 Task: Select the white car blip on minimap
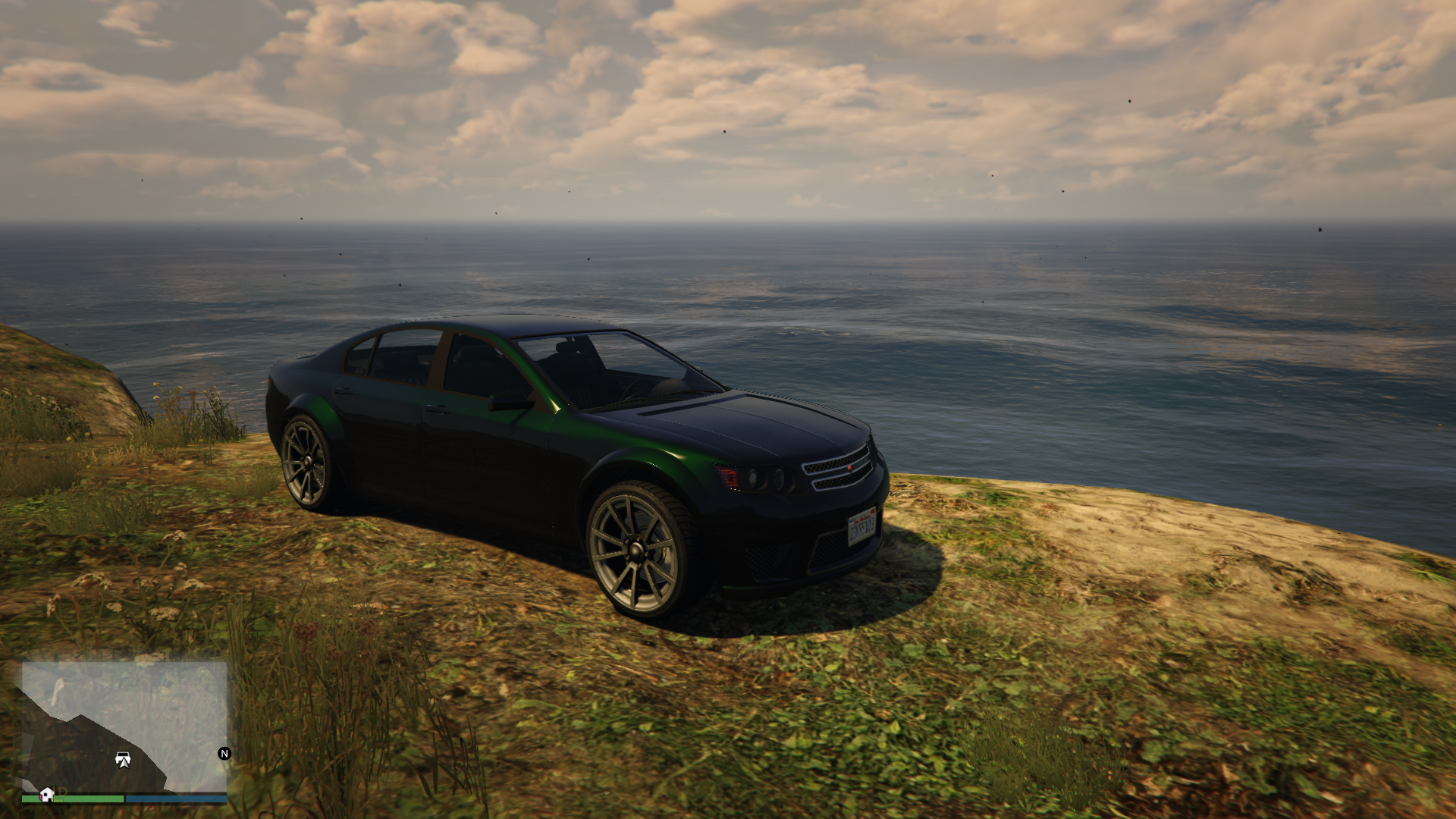[123, 758]
